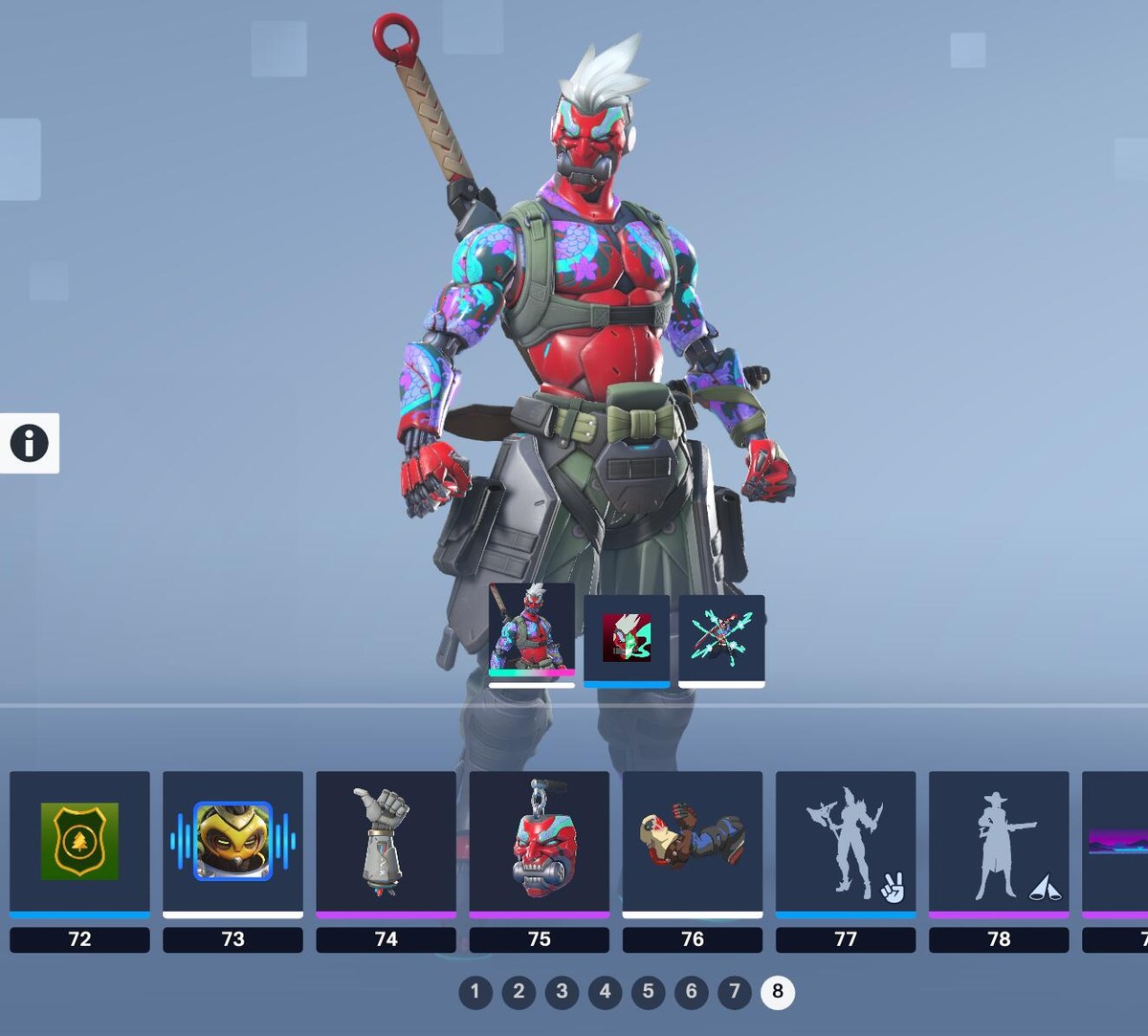Screen dimensions: 1148x1036
Task: Open the info panel button
Action: pyautogui.click(x=30, y=443)
